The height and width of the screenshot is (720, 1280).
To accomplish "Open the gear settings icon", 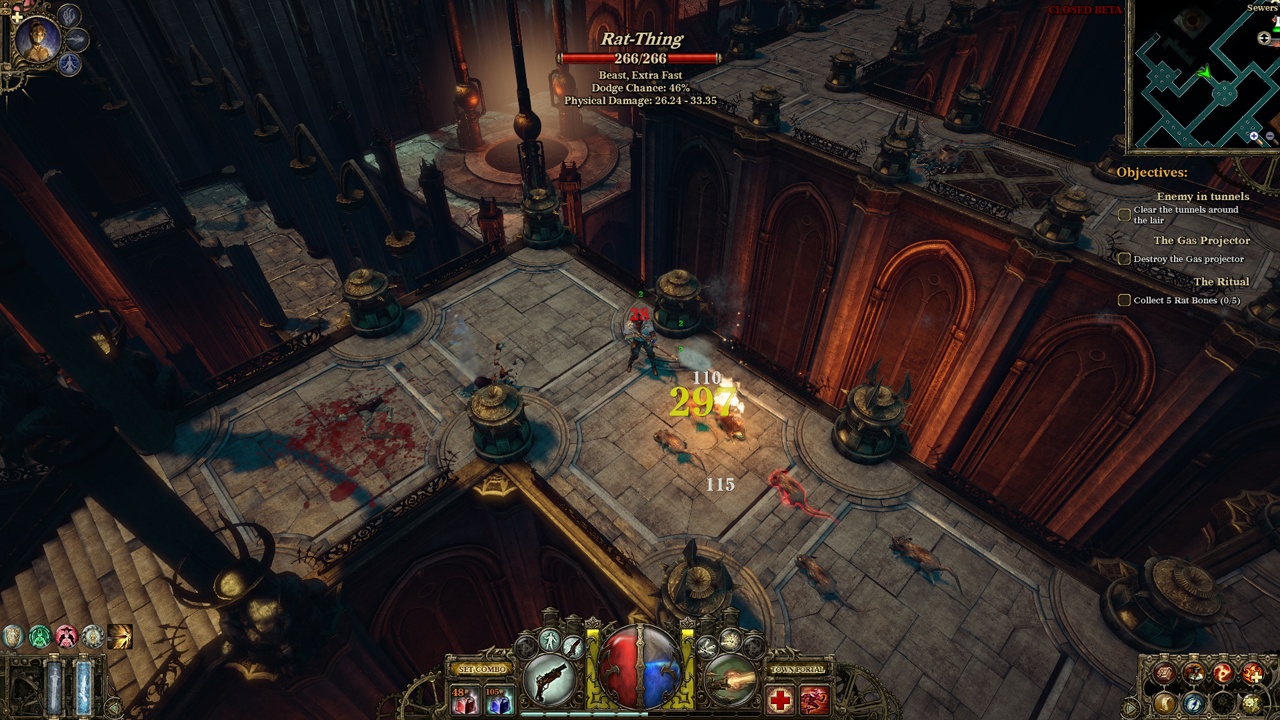I will click(x=1254, y=703).
